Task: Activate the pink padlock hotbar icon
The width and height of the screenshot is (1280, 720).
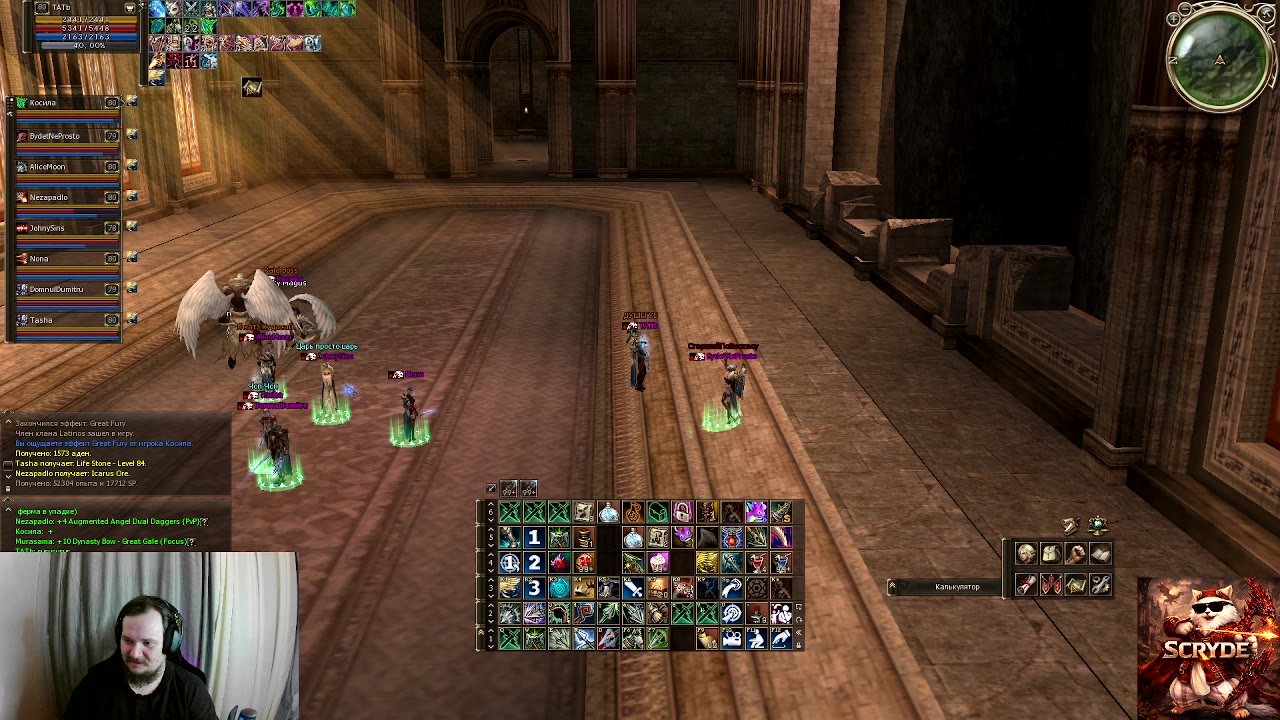Action: point(682,514)
